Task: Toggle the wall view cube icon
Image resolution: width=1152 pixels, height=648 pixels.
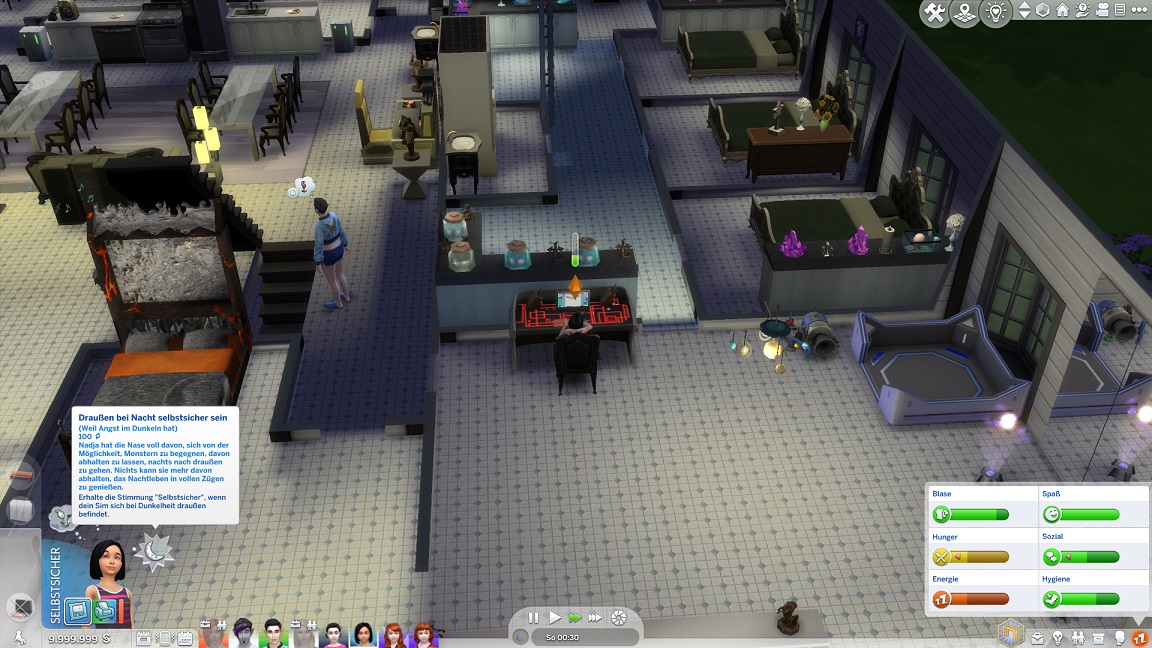Action: tap(1043, 11)
